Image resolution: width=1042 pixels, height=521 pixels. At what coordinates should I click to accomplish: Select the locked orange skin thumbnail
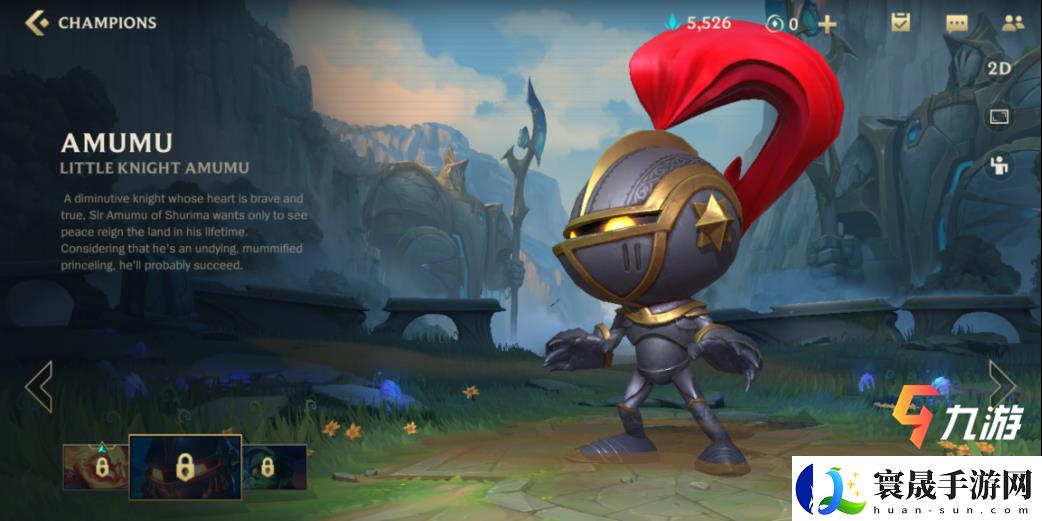pyautogui.click(x=96, y=467)
